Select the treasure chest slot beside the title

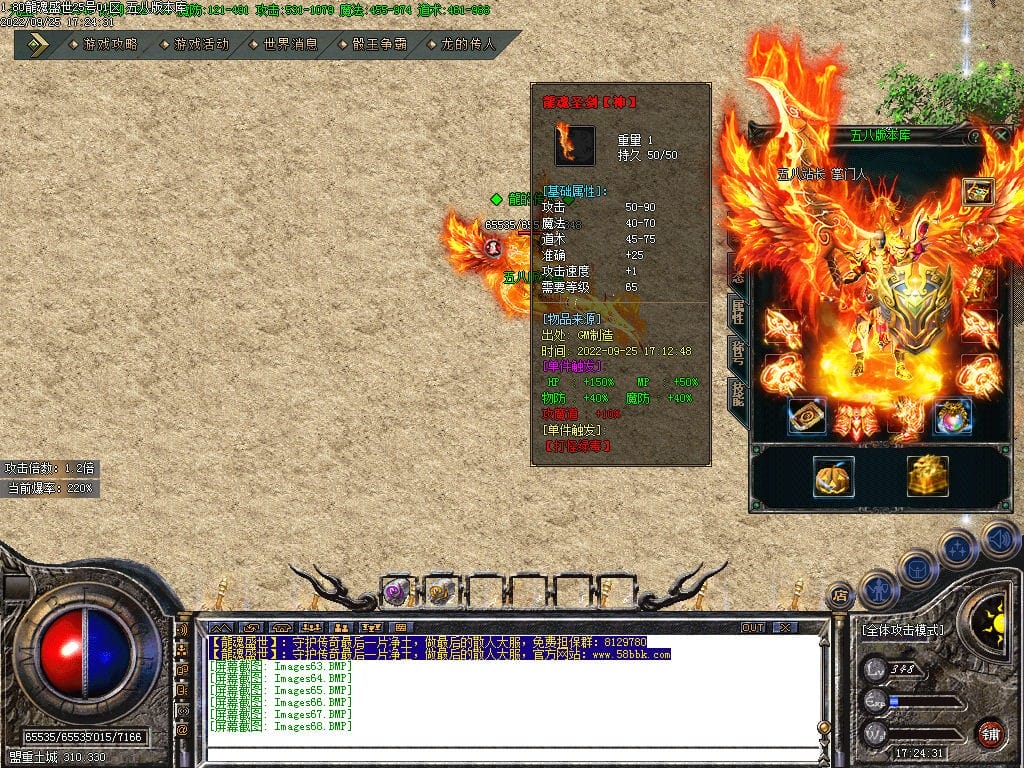tap(977, 192)
